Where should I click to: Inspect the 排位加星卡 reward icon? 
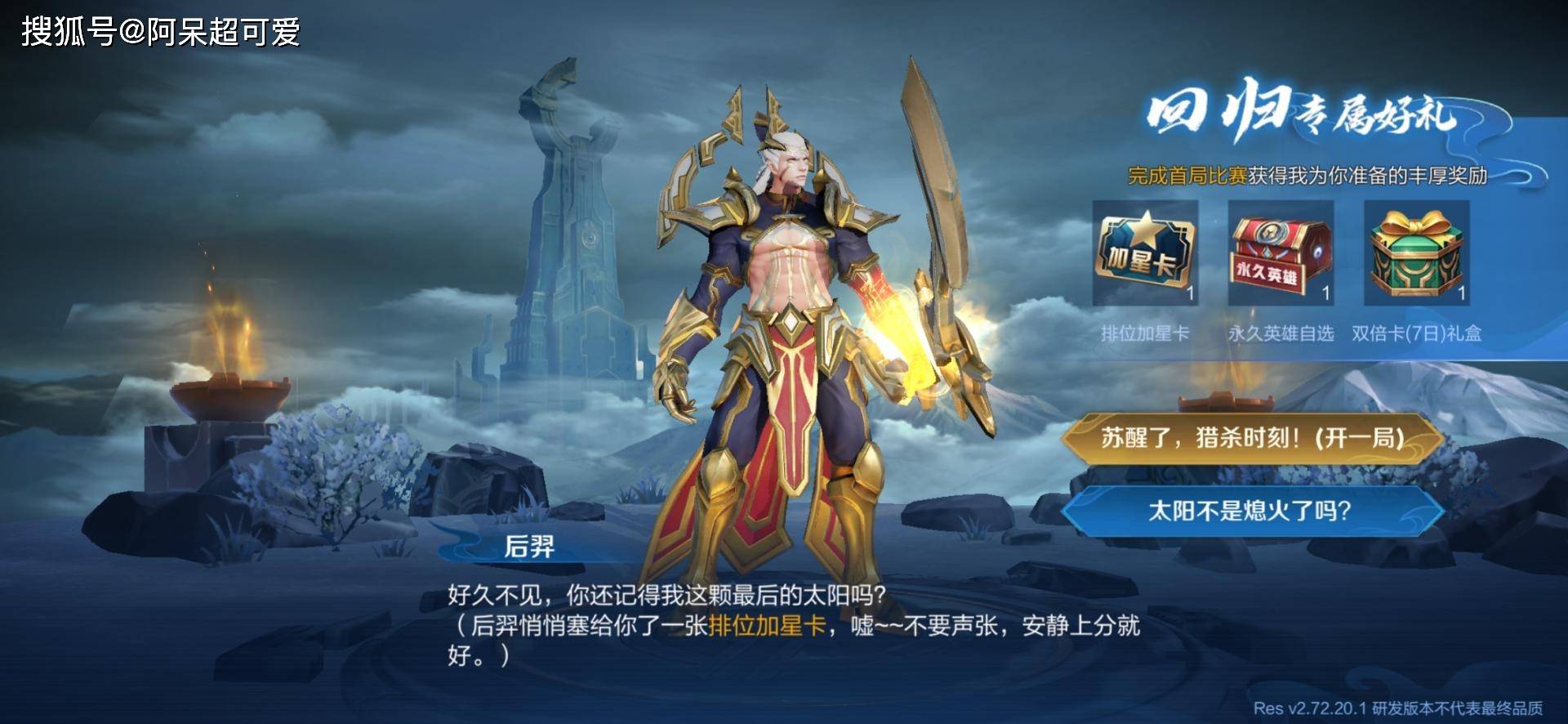[1145, 253]
